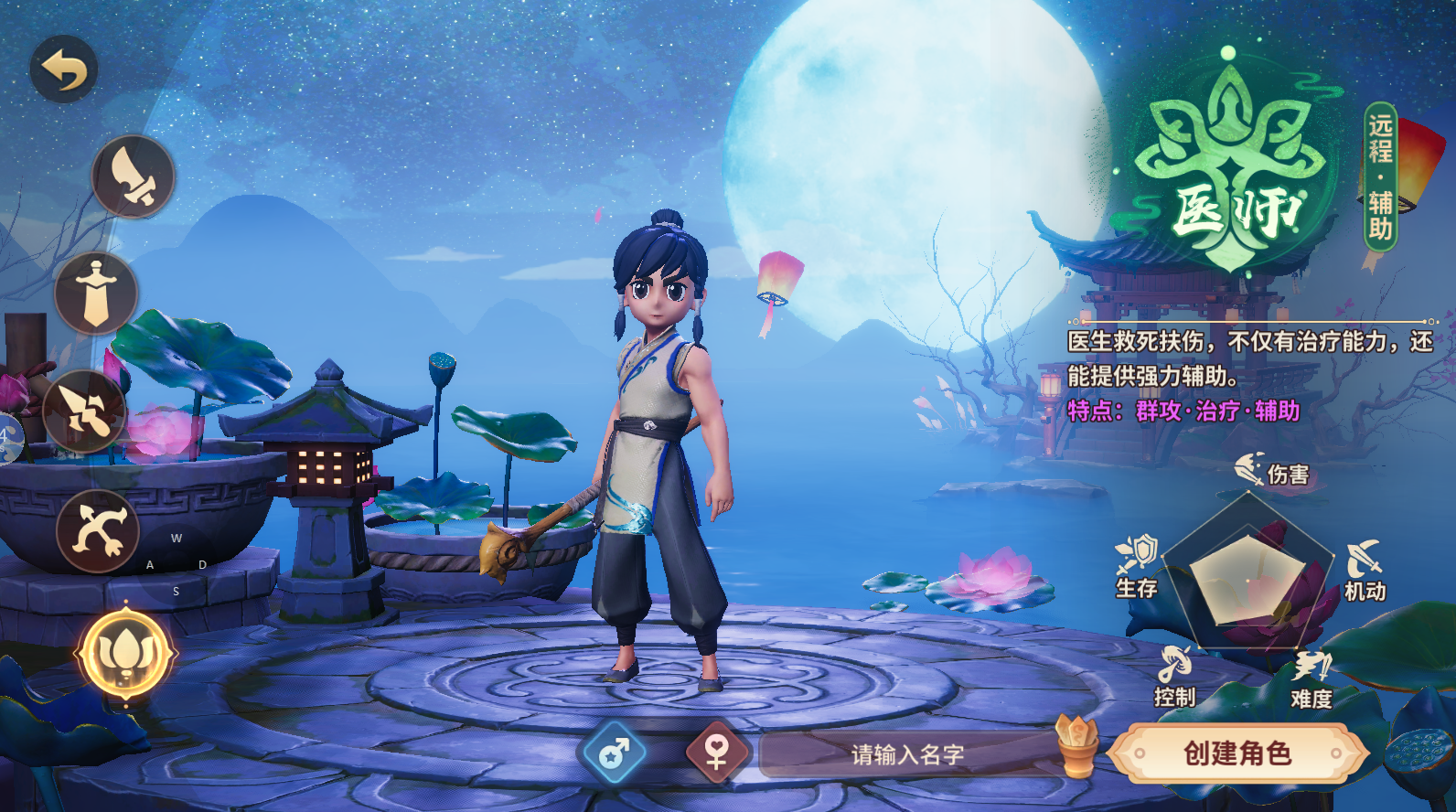The width and height of the screenshot is (1456, 812).
Task: Switch to the male gender symbol
Action: coord(614,753)
